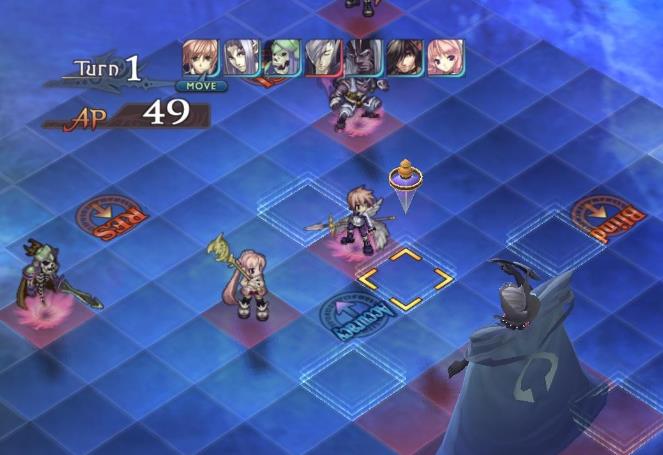This screenshot has width=663, height=455.
Task: Select the black-haired character portrait in turn order
Action: (x=405, y=58)
